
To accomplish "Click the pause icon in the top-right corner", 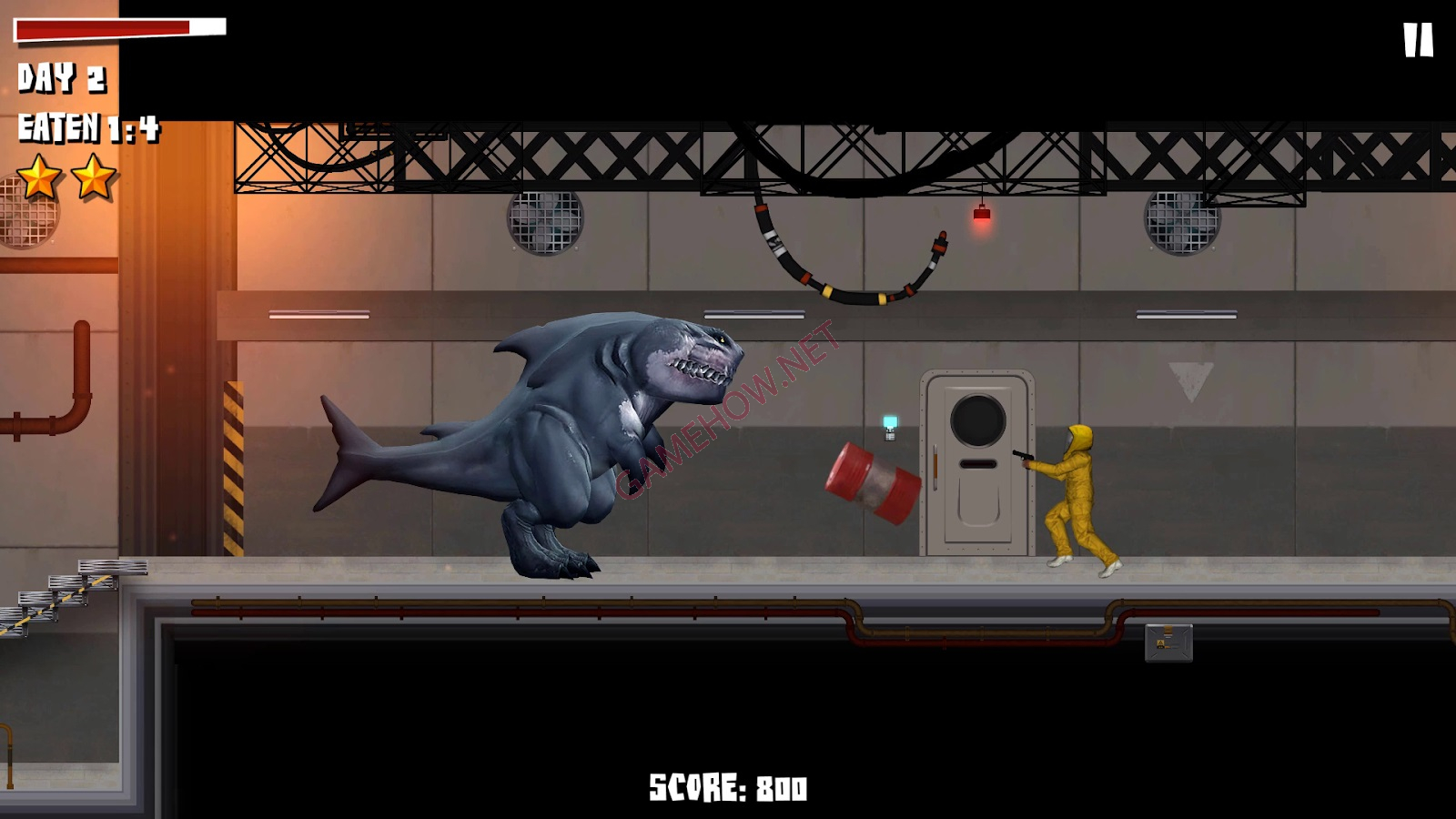I will 1416,39.
